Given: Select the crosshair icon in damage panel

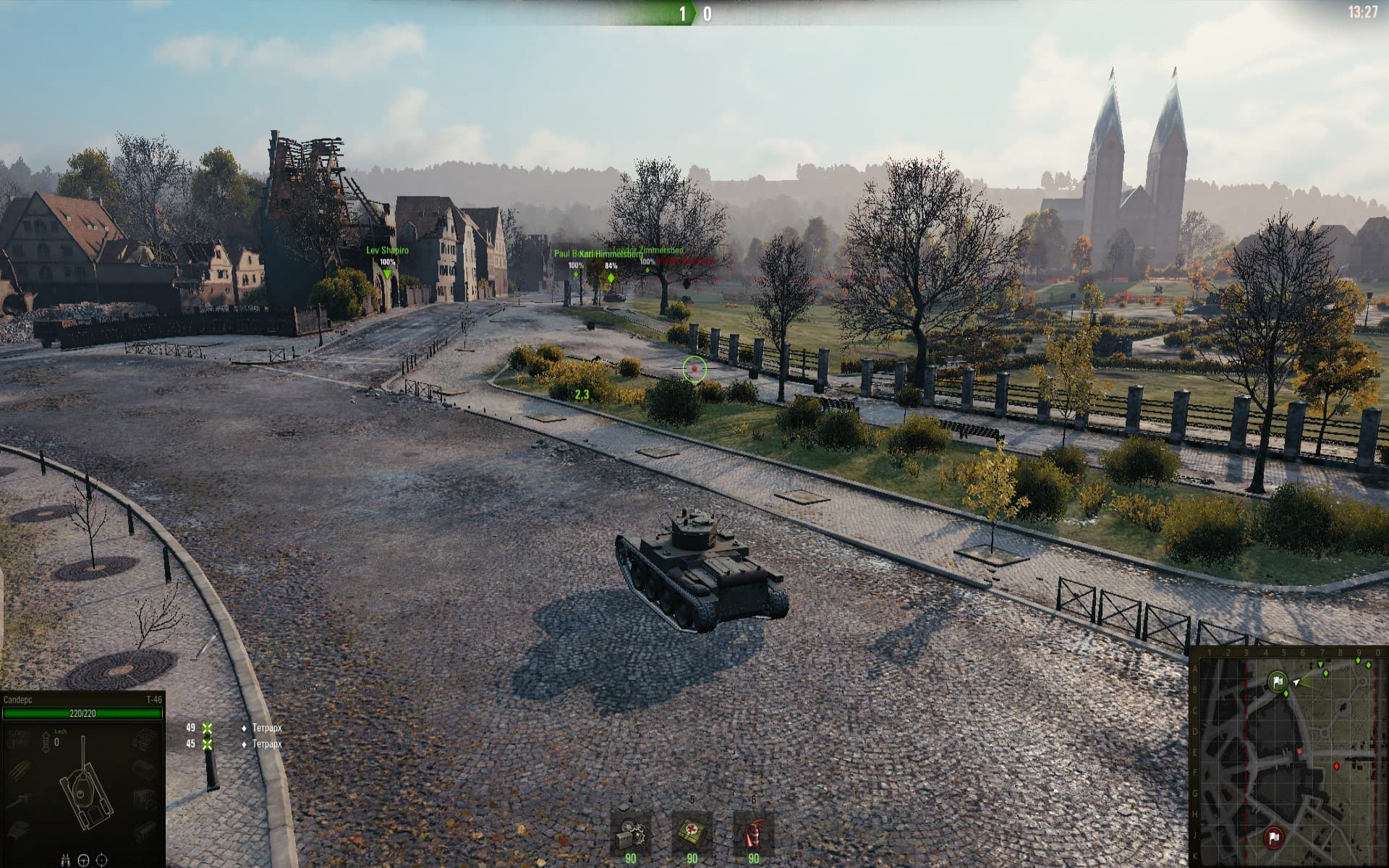Looking at the screenshot, I should tap(101, 860).
